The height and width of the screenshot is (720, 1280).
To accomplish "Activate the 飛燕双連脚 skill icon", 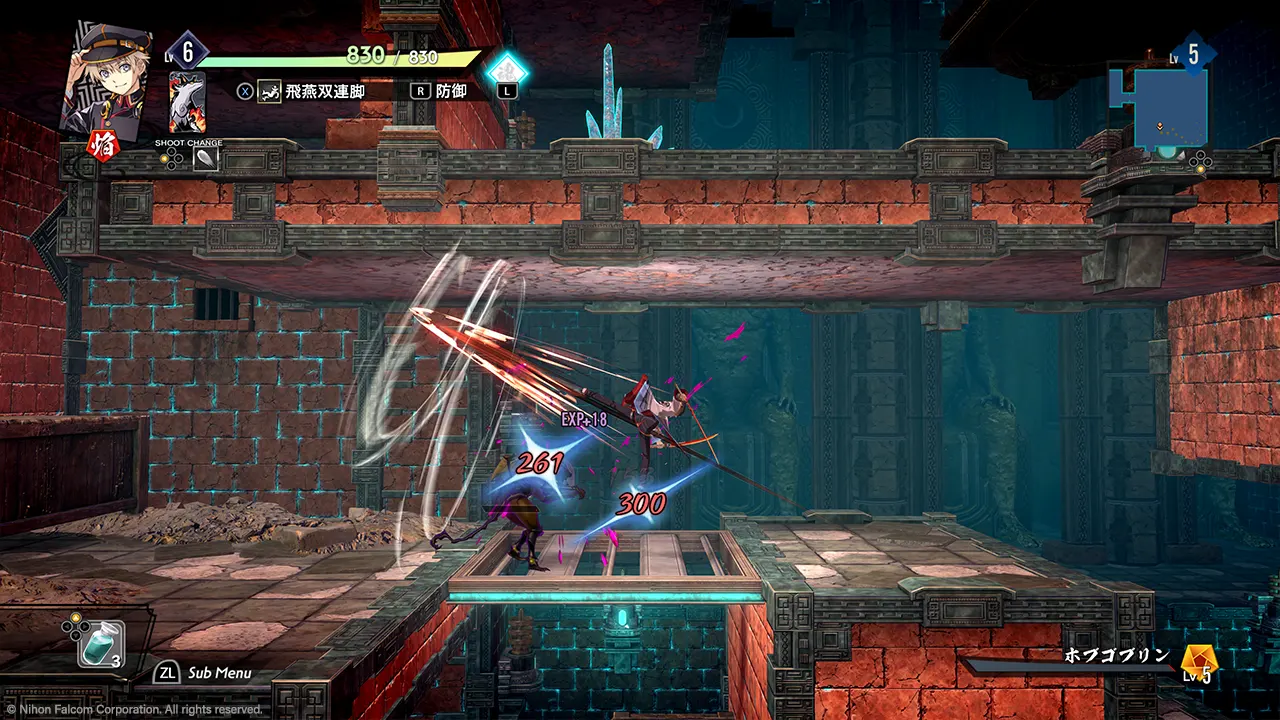I will coord(269,92).
